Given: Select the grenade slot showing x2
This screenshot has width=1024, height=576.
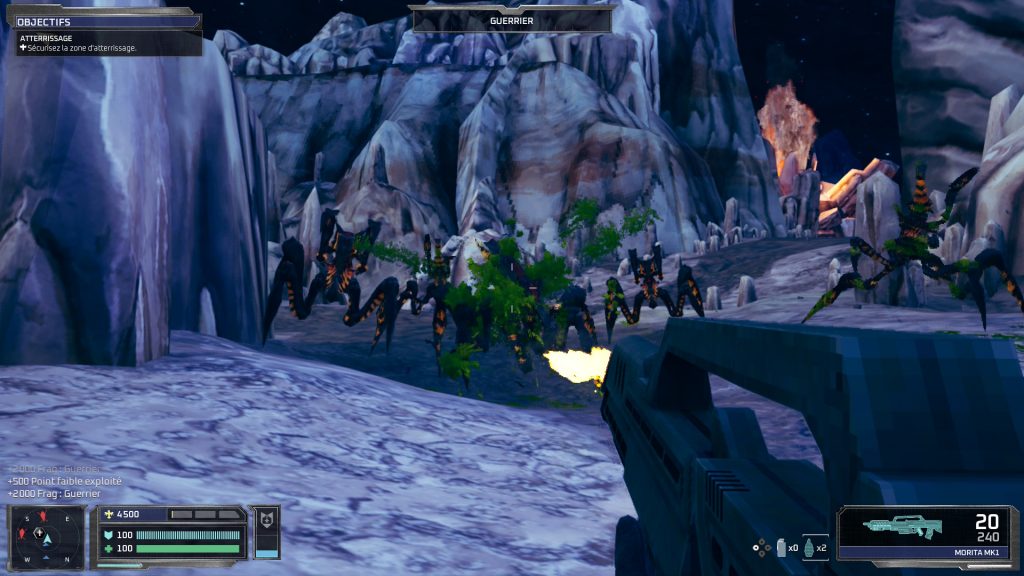Looking at the screenshot, I should (814, 547).
